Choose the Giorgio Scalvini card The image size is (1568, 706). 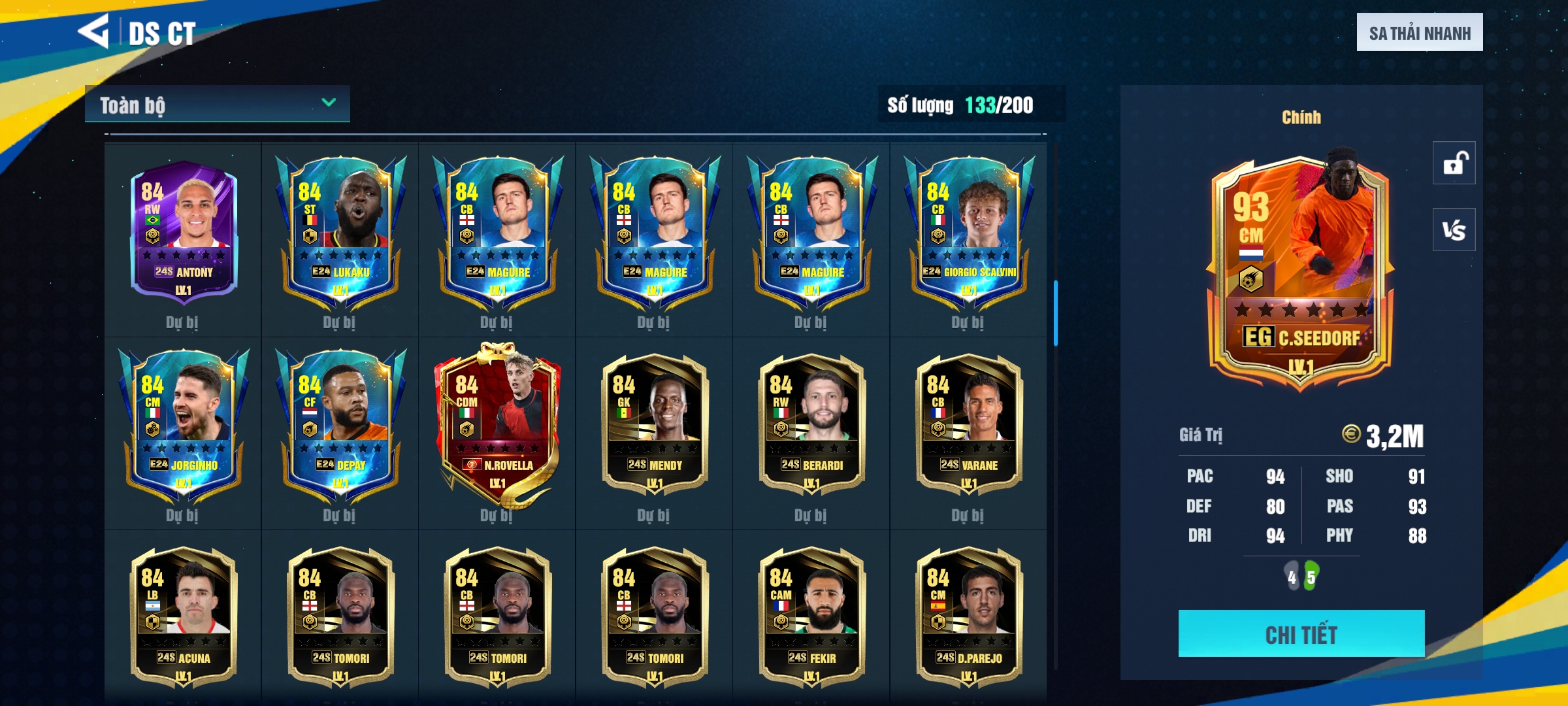[969, 232]
